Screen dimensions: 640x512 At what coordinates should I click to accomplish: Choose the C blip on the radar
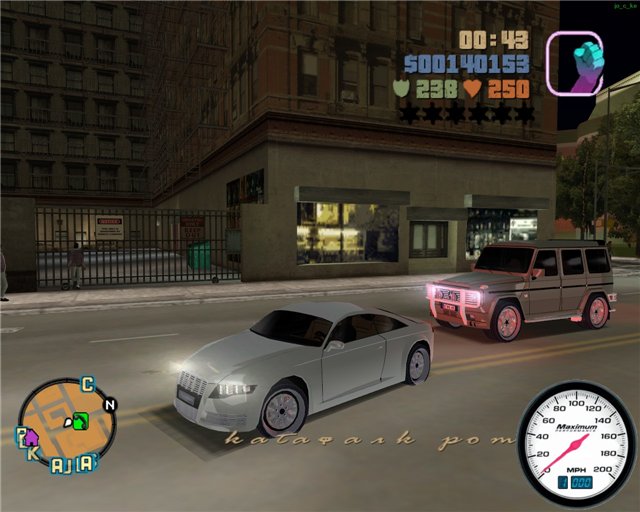coord(87,385)
